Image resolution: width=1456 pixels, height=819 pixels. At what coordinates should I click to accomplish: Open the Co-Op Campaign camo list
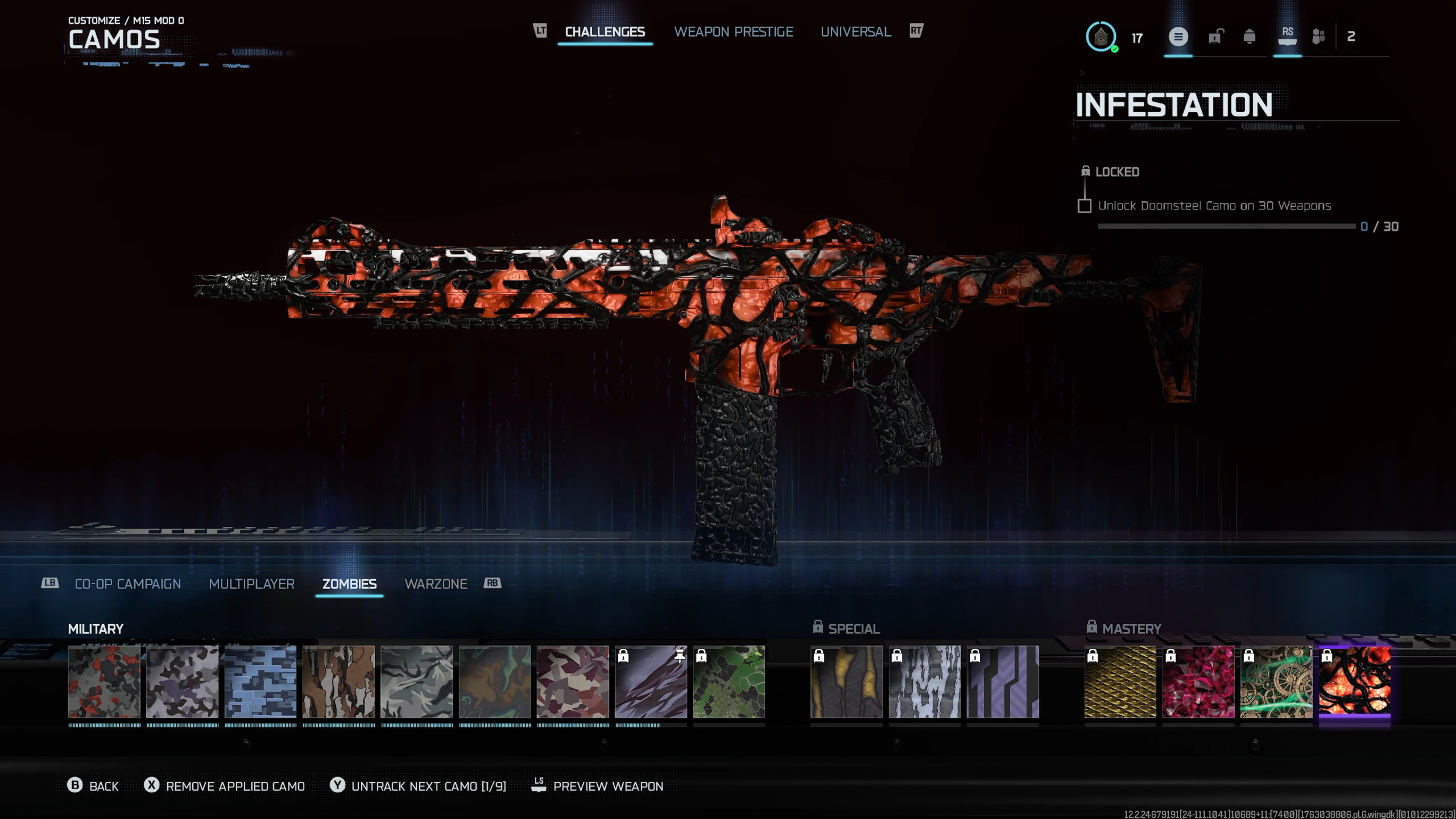pos(127,584)
